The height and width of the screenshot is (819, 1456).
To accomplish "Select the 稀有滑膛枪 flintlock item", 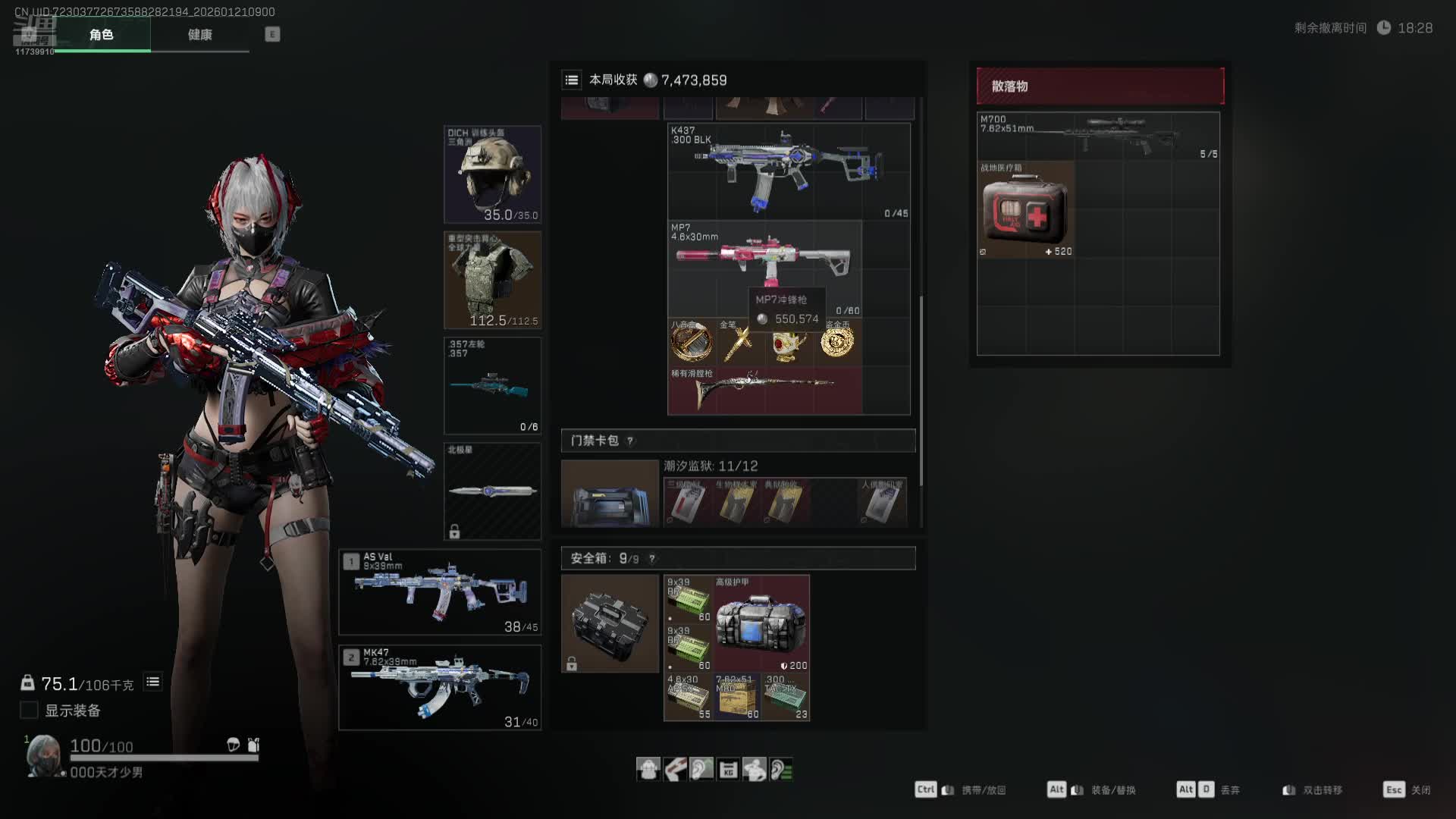I will click(x=764, y=390).
